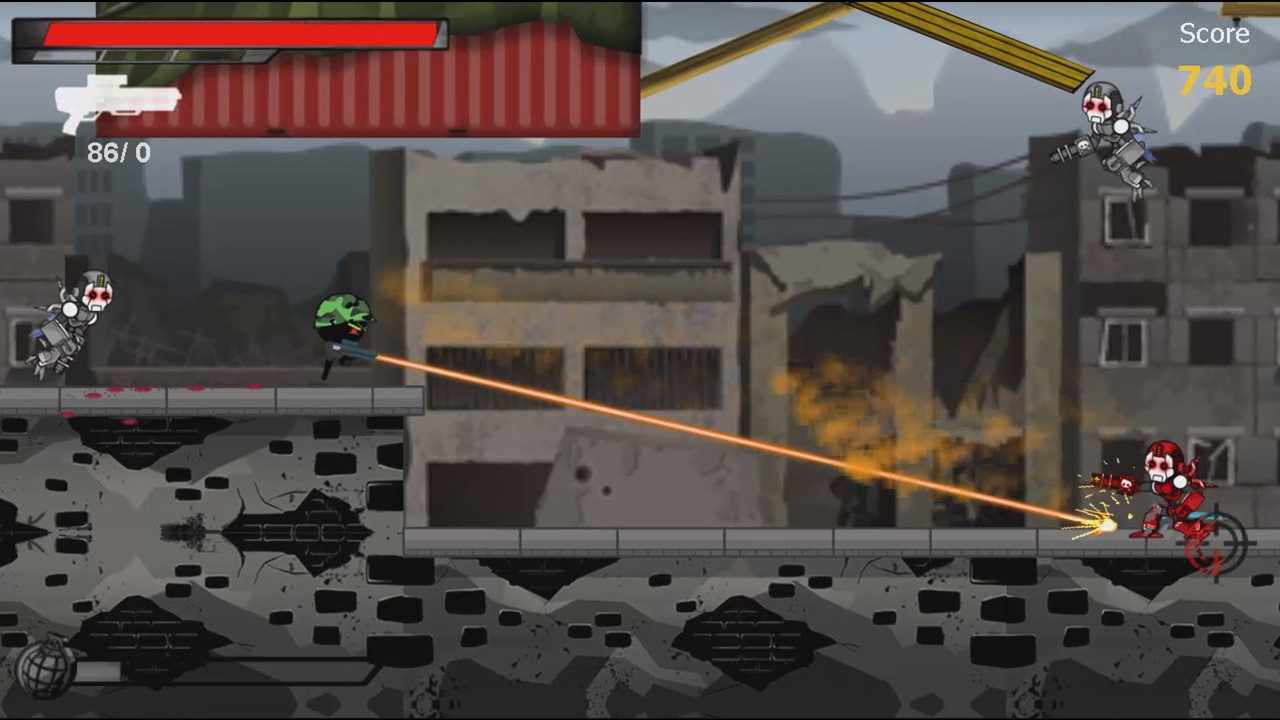Click the green player character firing the laser
Image resolution: width=1280 pixels, height=720 pixels.
pos(345,330)
